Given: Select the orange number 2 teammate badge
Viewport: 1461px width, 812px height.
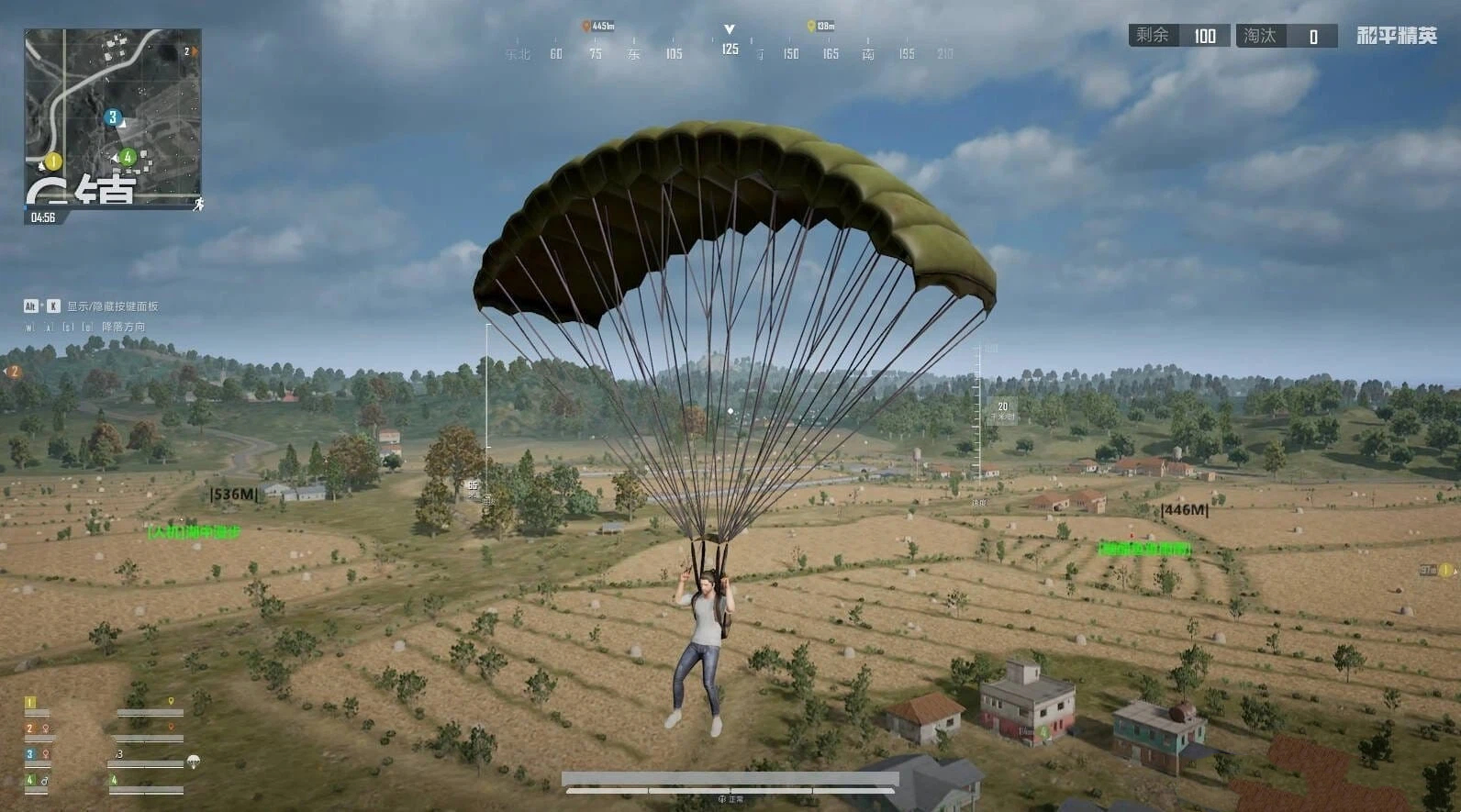Looking at the screenshot, I should [29, 729].
